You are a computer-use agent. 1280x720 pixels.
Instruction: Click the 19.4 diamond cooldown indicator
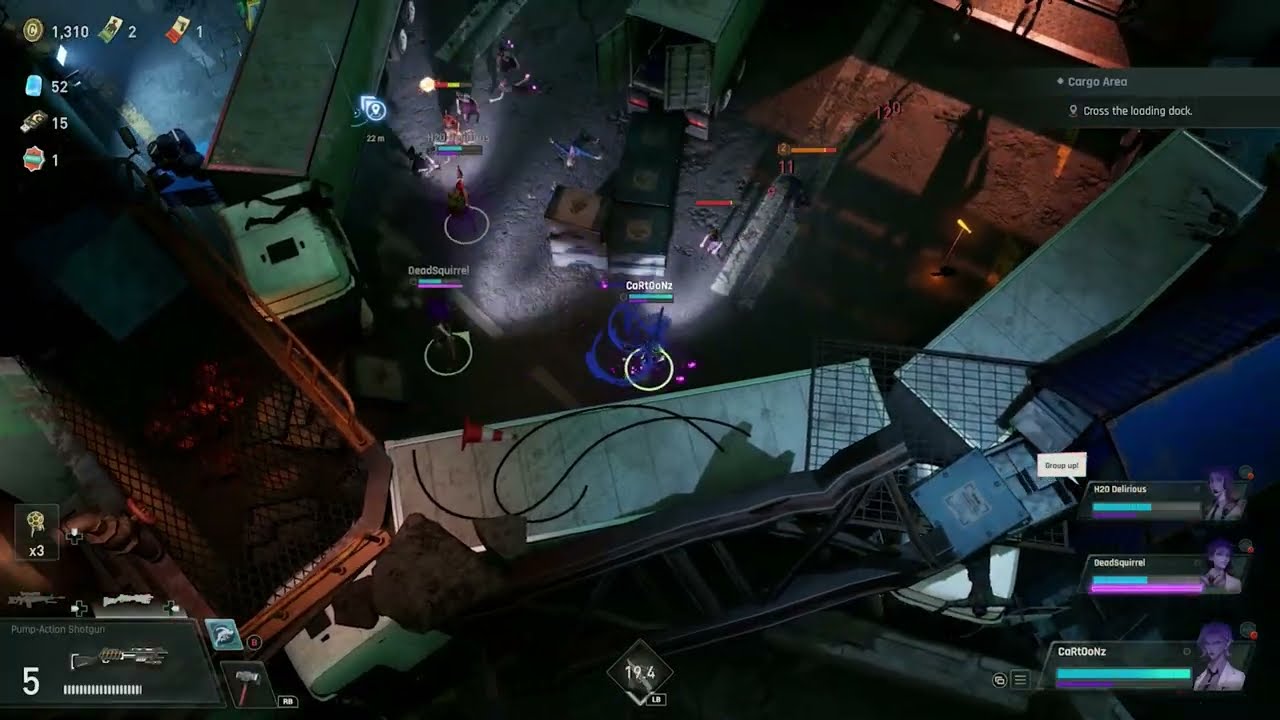[640, 673]
